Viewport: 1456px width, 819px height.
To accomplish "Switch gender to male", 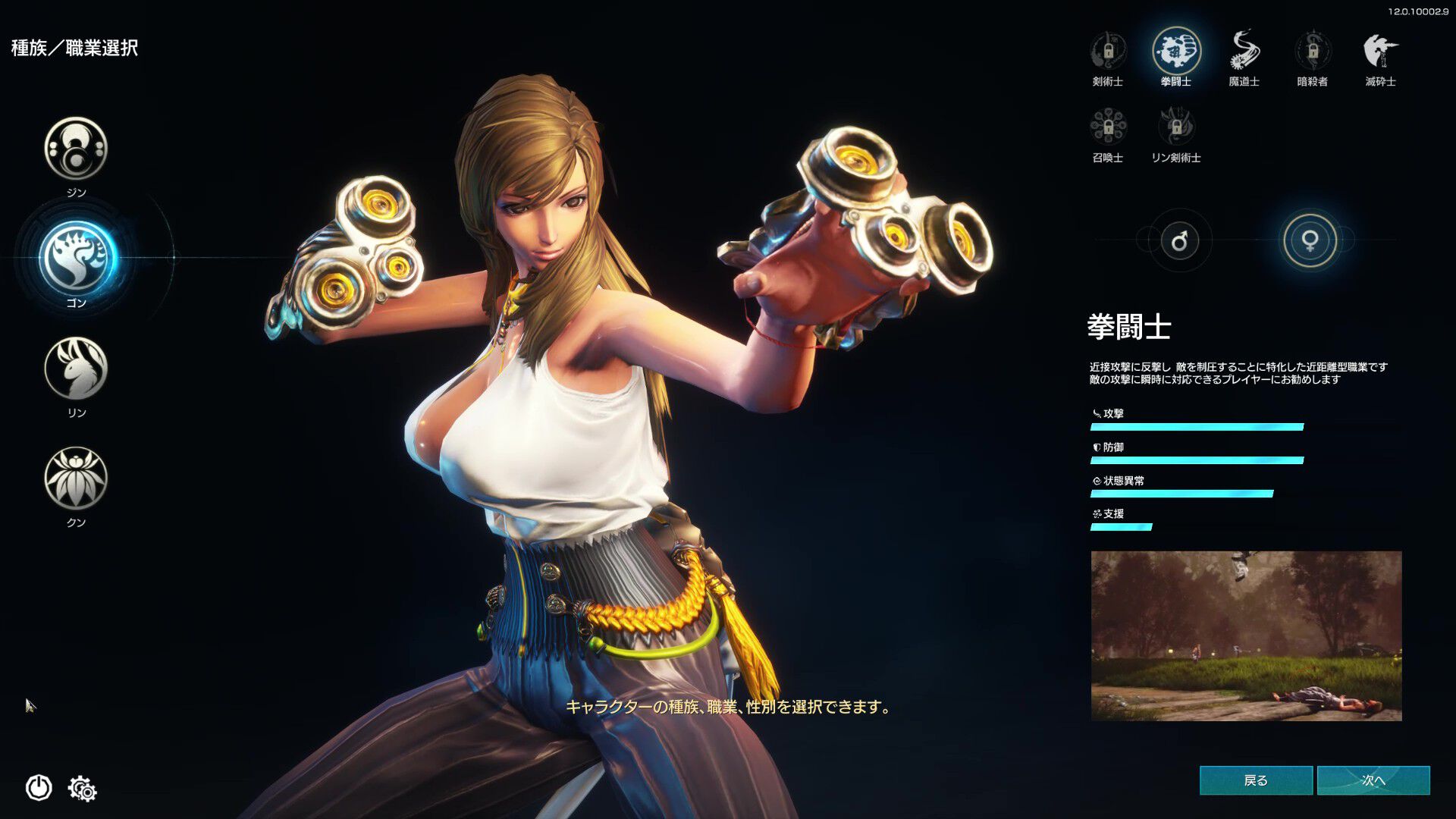I will click(1179, 241).
